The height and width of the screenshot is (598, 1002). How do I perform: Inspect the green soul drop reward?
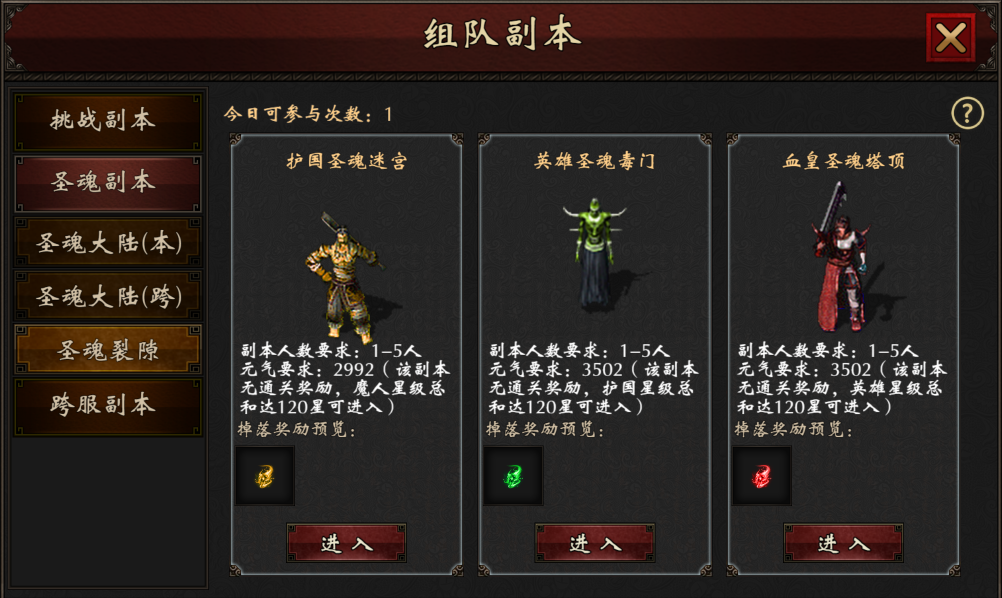point(513,476)
